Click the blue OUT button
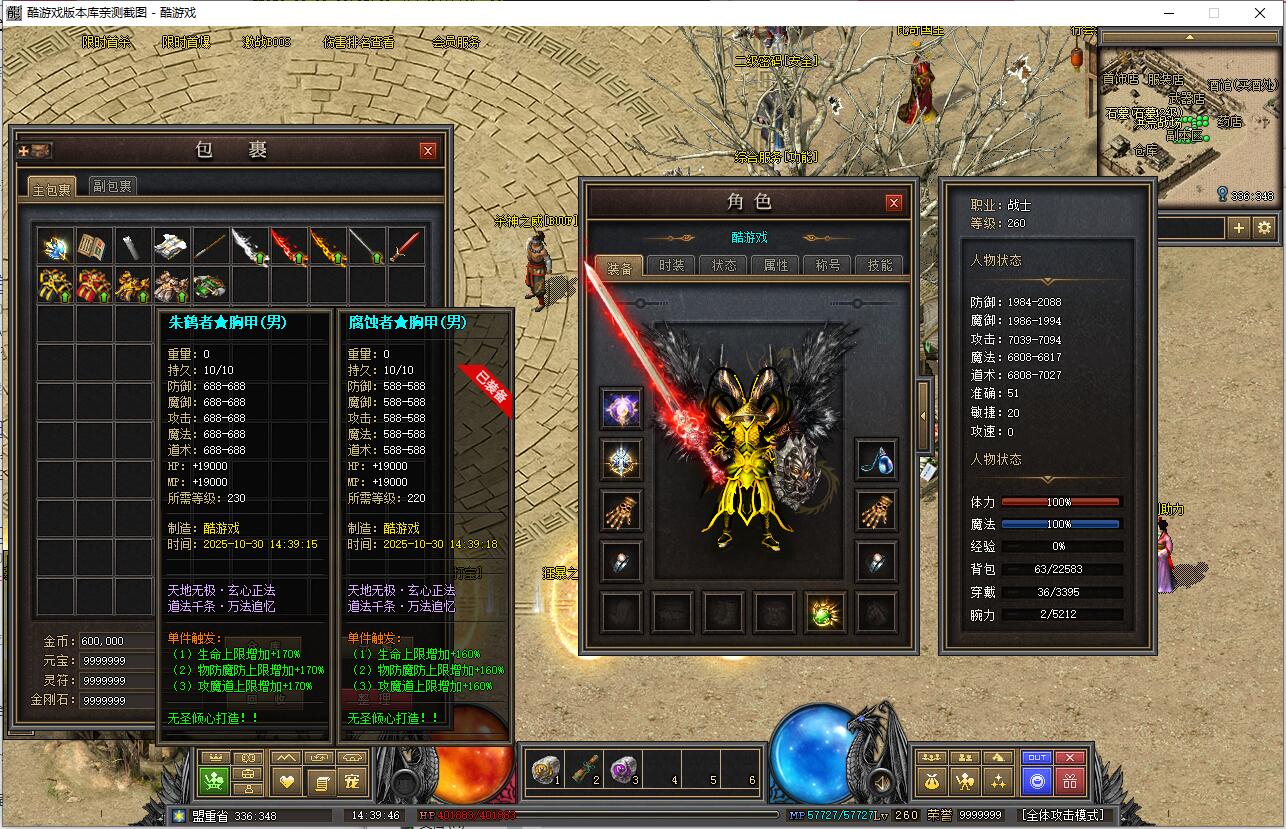This screenshot has height=829, width=1286. 1037,758
